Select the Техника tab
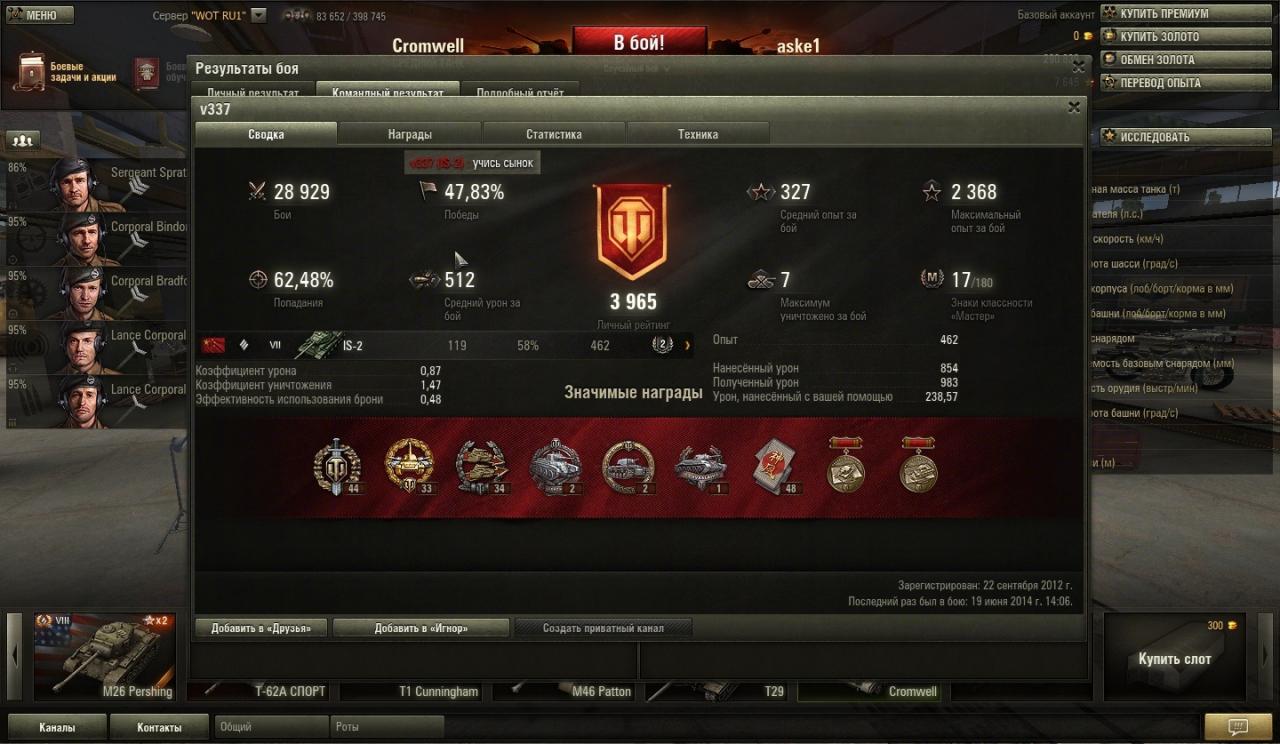The height and width of the screenshot is (744, 1280). coord(698,134)
